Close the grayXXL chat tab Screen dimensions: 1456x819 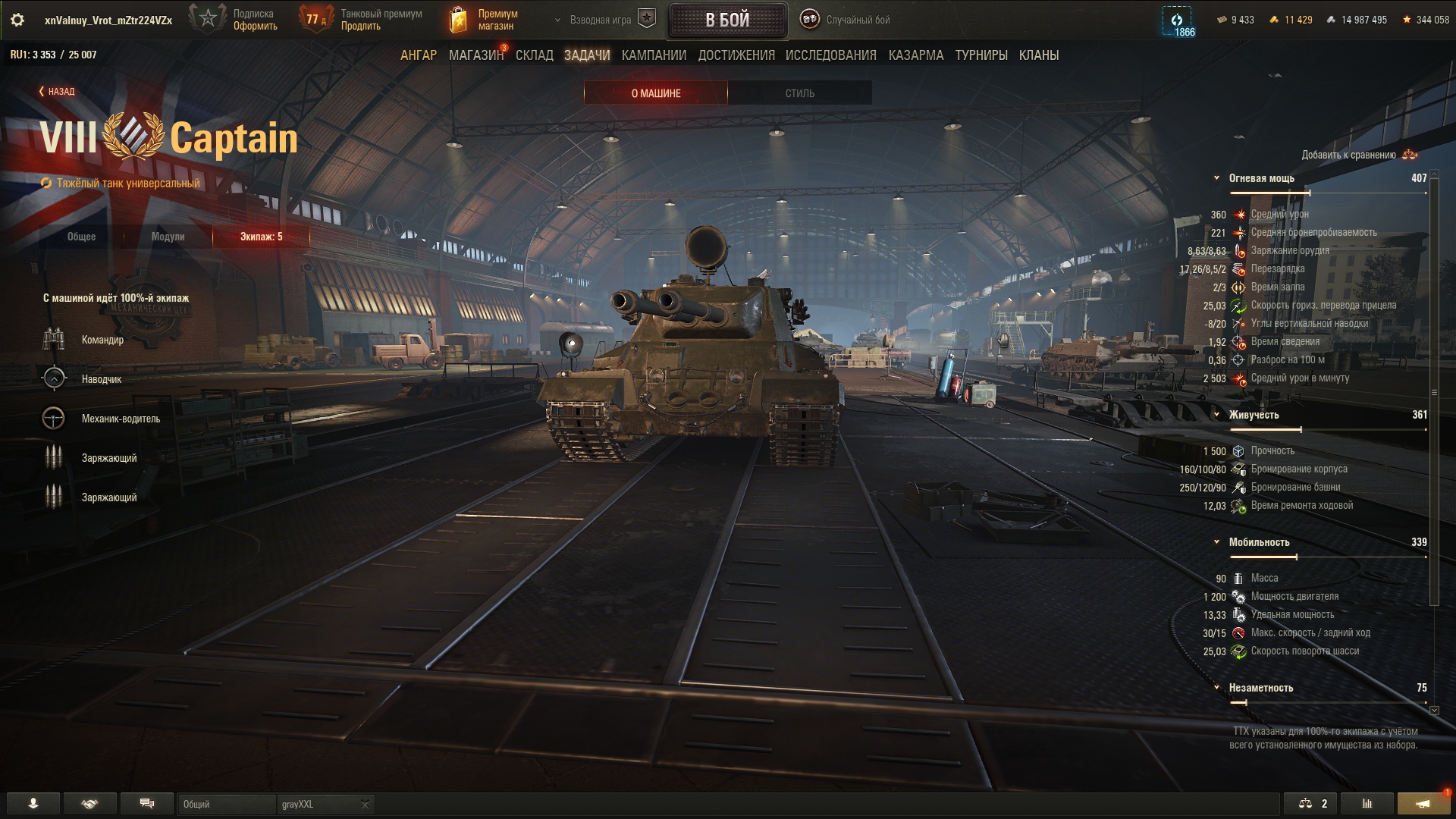tap(365, 804)
